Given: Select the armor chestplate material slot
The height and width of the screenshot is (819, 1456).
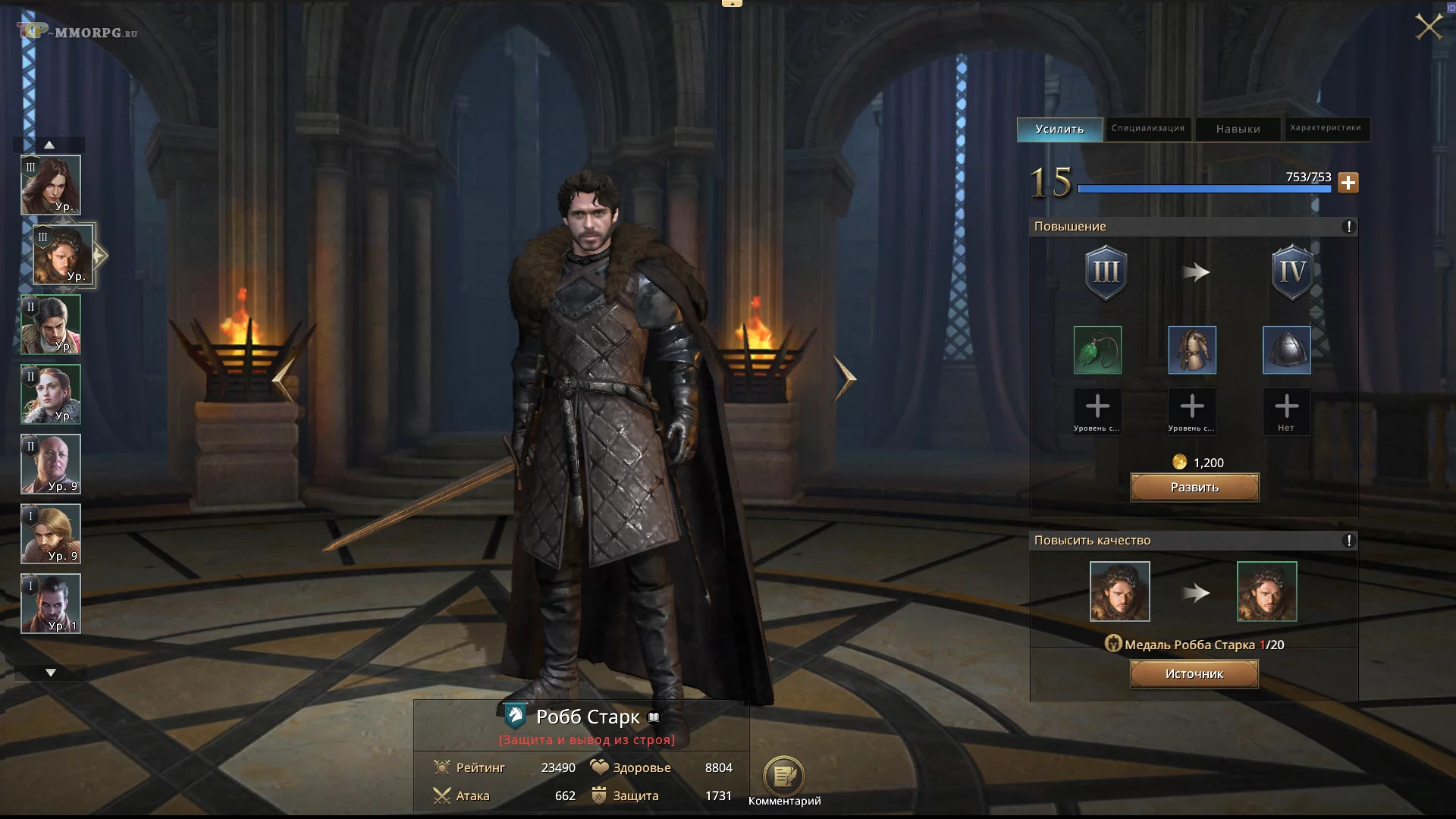Looking at the screenshot, I should [x=1192, y=350].
